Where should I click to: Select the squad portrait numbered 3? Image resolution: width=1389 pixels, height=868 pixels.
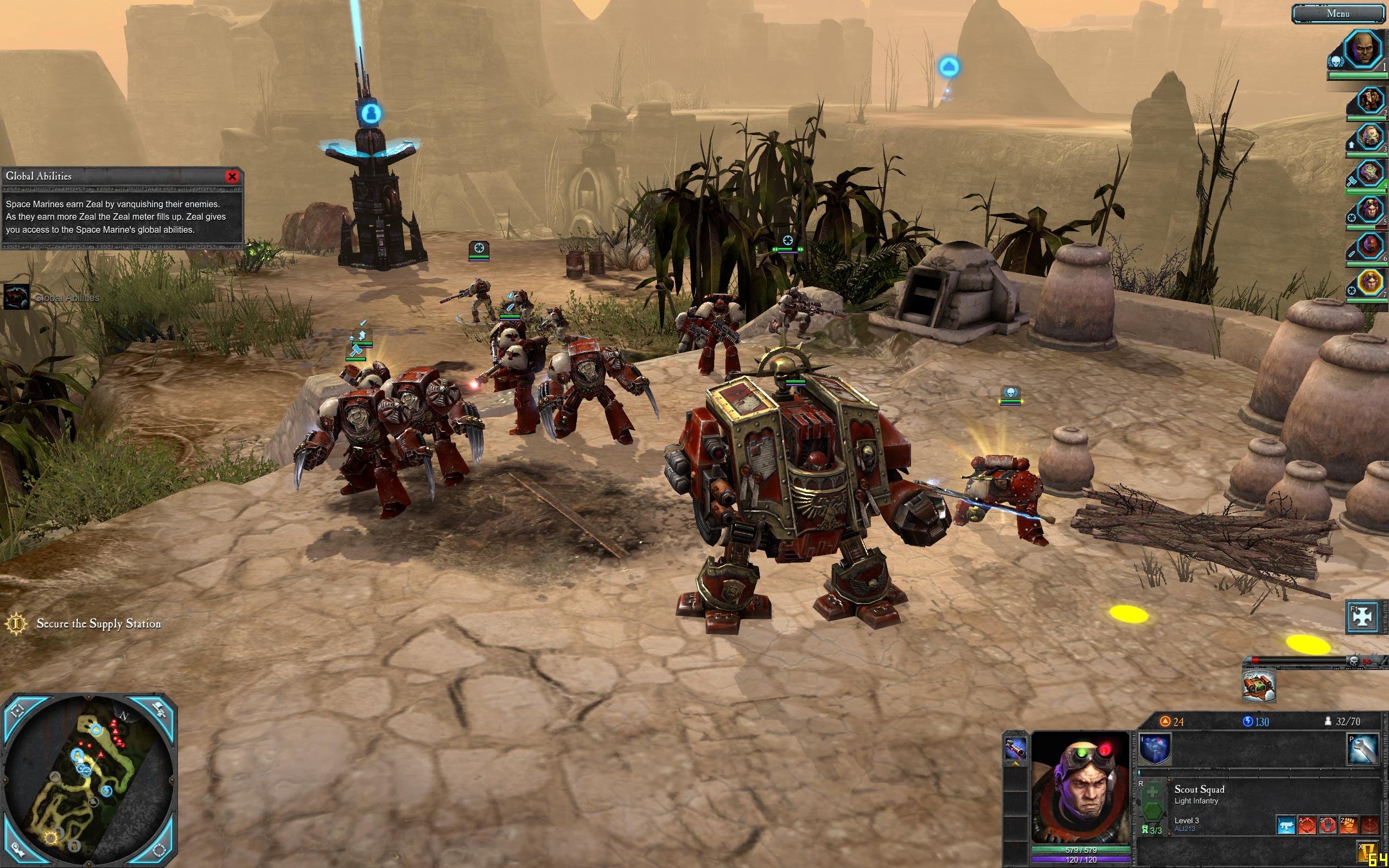click(x=1371, y=138)
